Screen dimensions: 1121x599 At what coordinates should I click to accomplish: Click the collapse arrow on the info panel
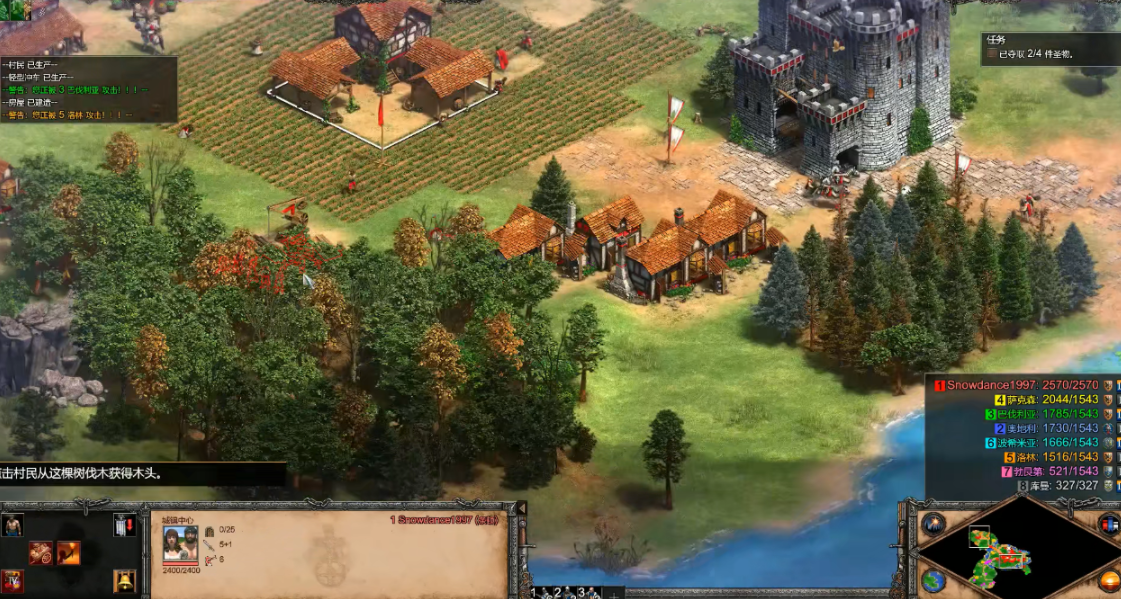(519, 509)
